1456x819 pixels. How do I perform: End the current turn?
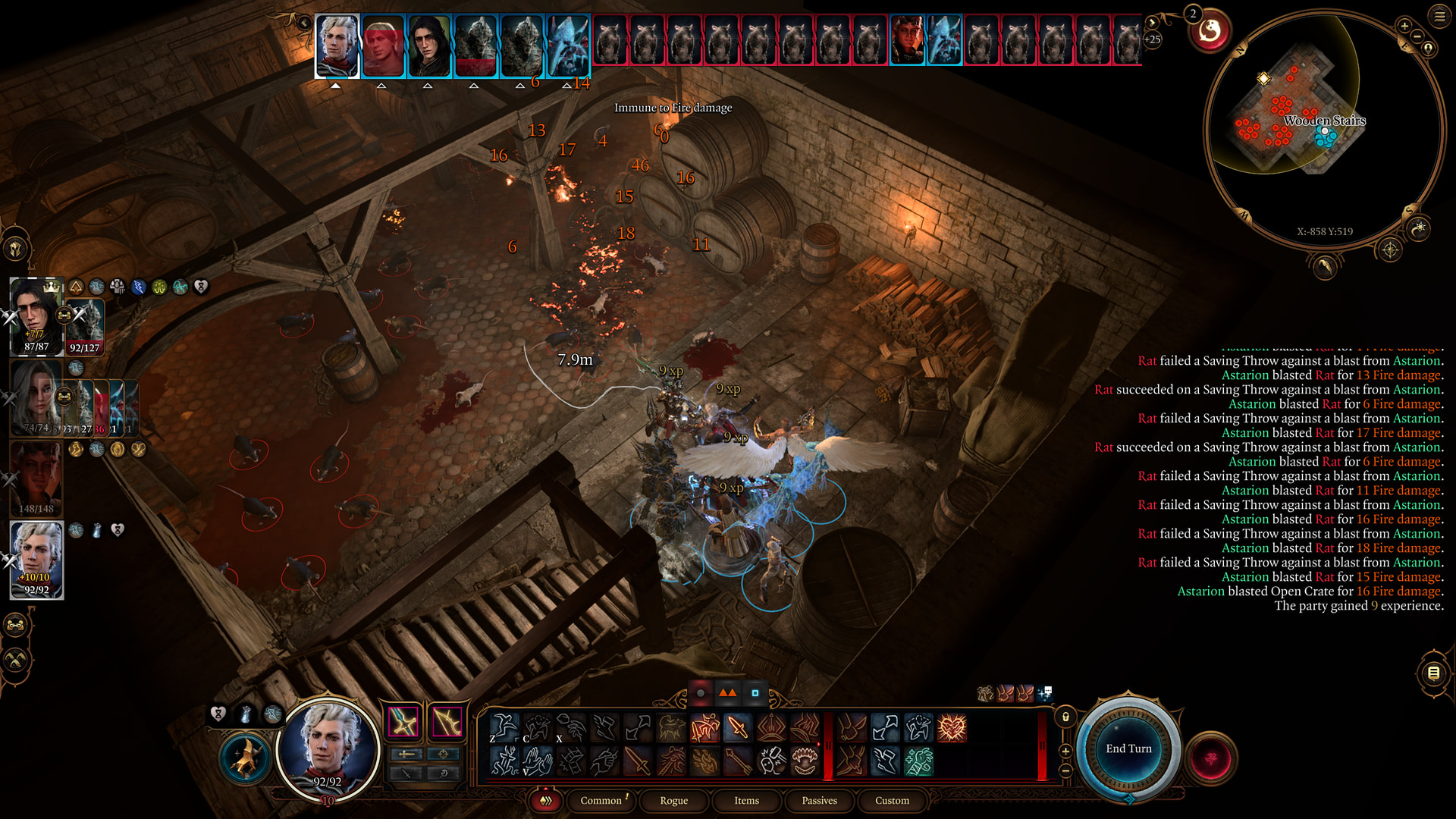(1128, 748)
